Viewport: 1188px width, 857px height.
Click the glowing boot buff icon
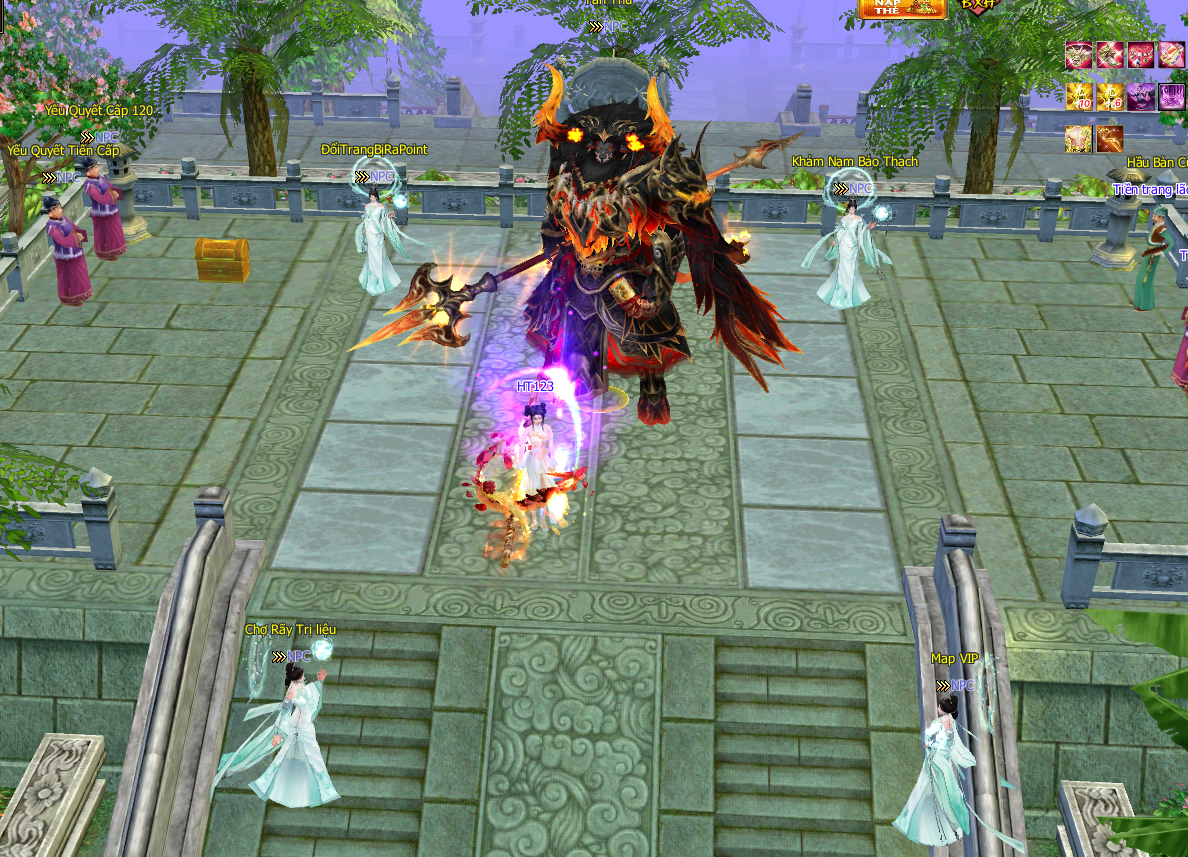click(x=1110, y=55)
